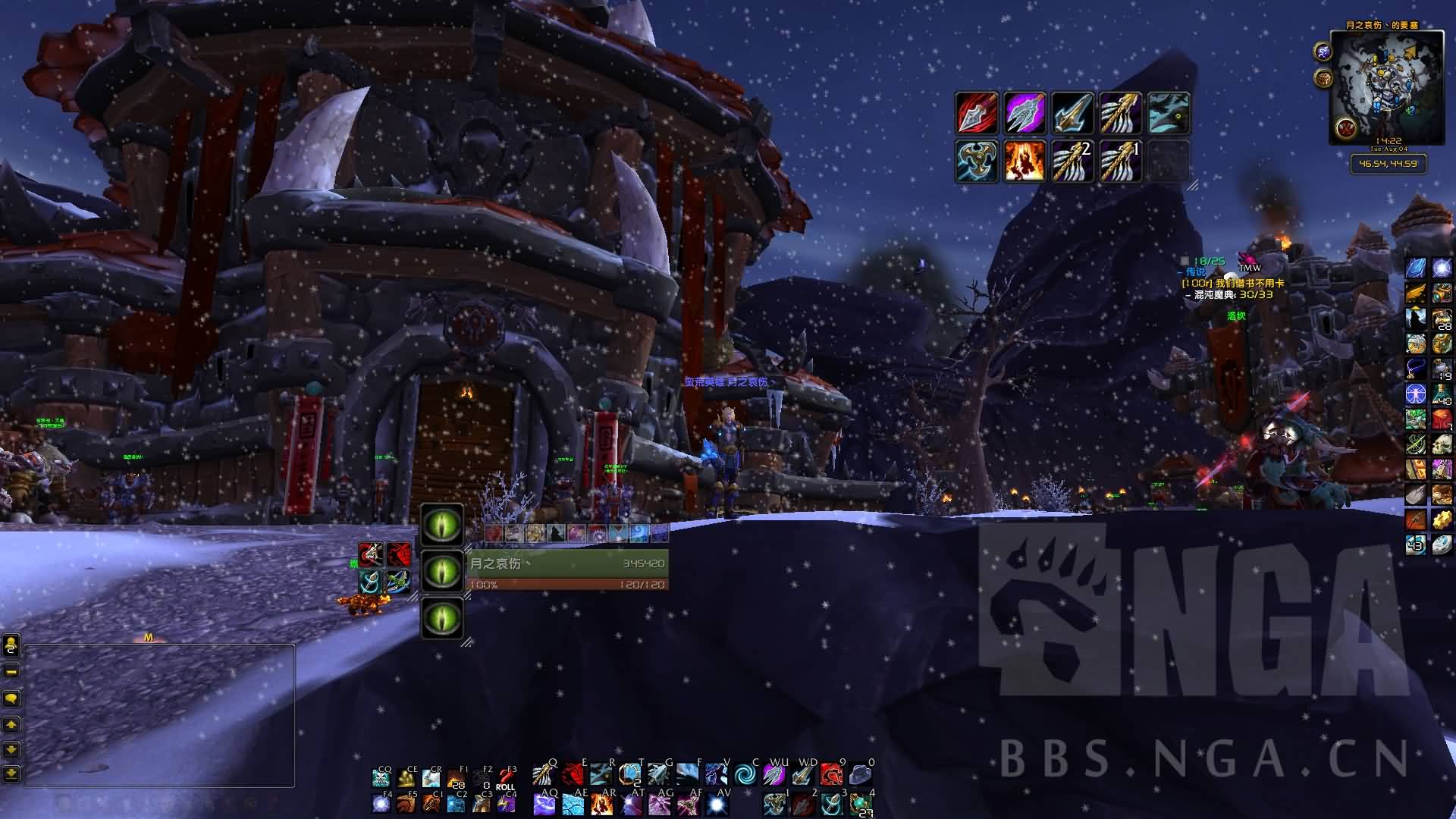
Task: Click the fiery silhouette cooldown icon
Action: pyautogui.click(x=1025, y=161)
